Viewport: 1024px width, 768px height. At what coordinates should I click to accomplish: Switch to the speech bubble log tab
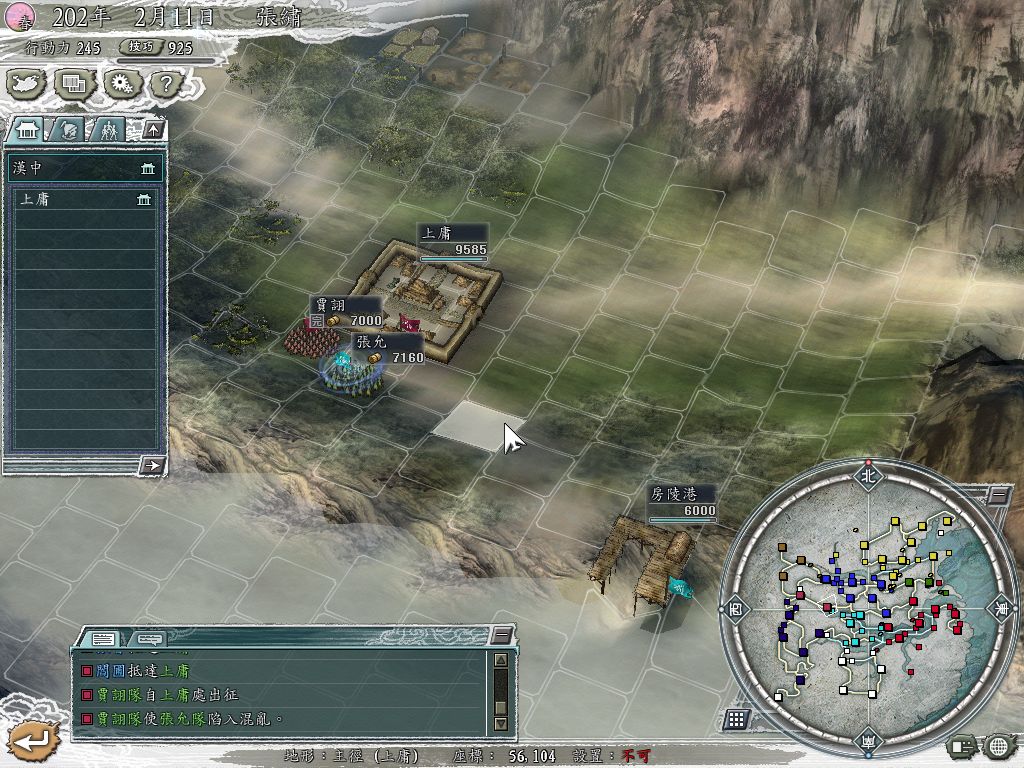click(x=150, y=638)
